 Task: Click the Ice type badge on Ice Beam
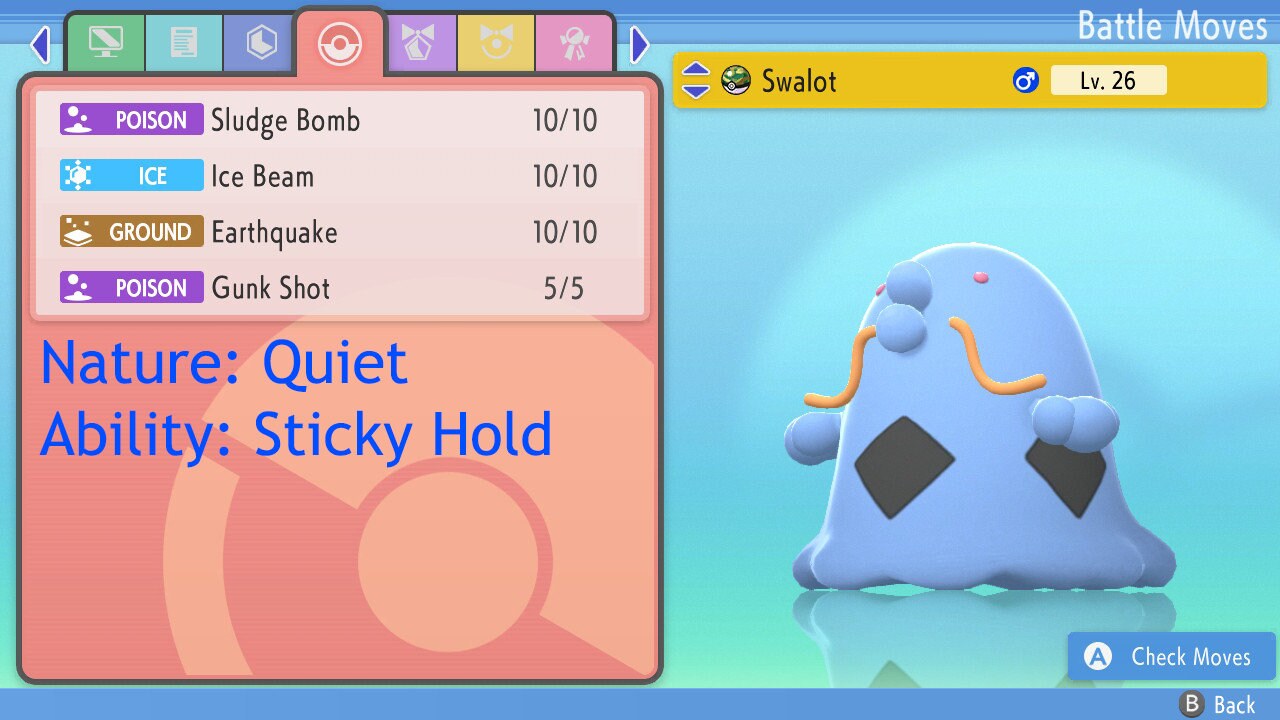coord(131,175)
